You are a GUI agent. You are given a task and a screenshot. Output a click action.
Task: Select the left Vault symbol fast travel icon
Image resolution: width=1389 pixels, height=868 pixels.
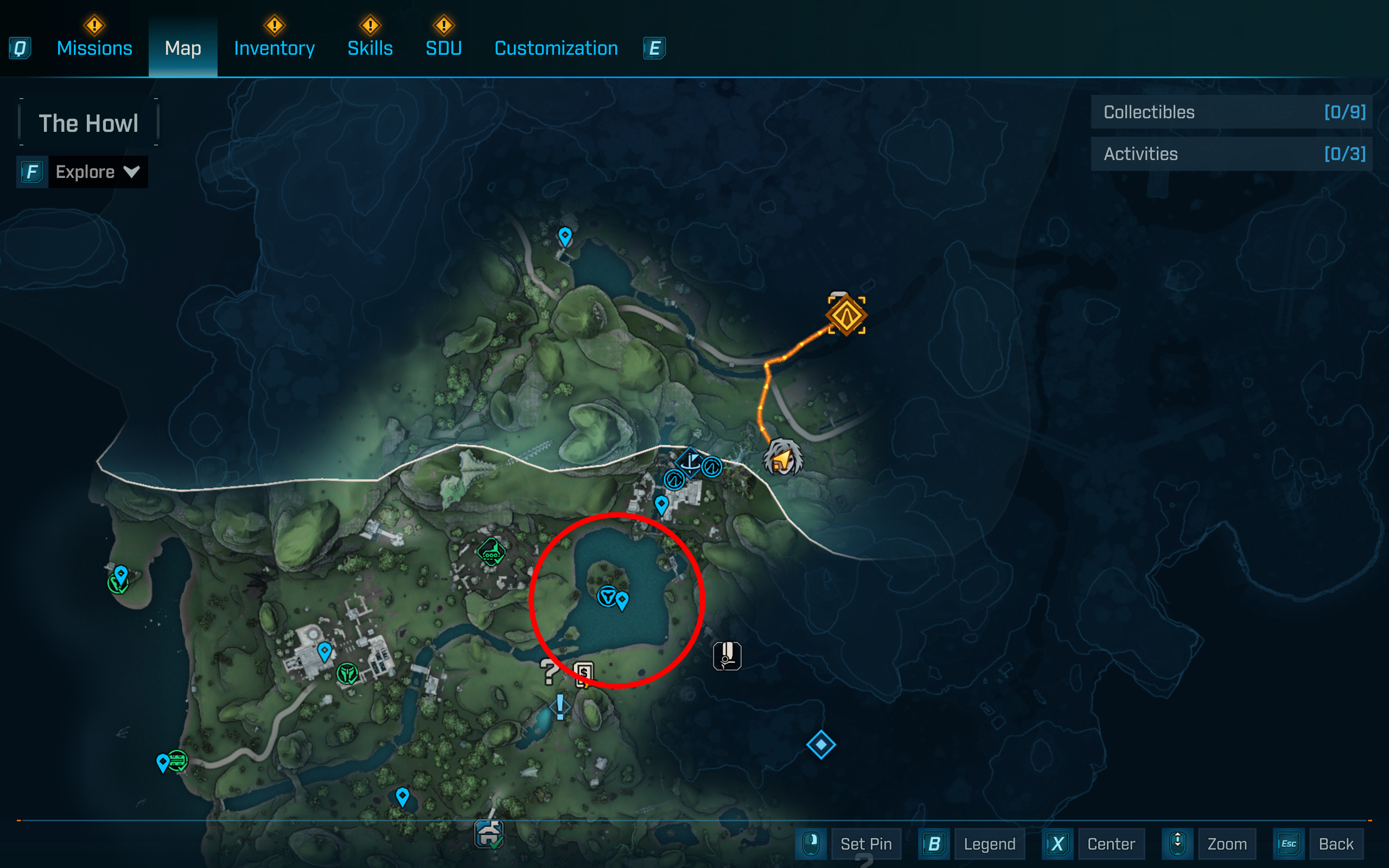[675, 481]
